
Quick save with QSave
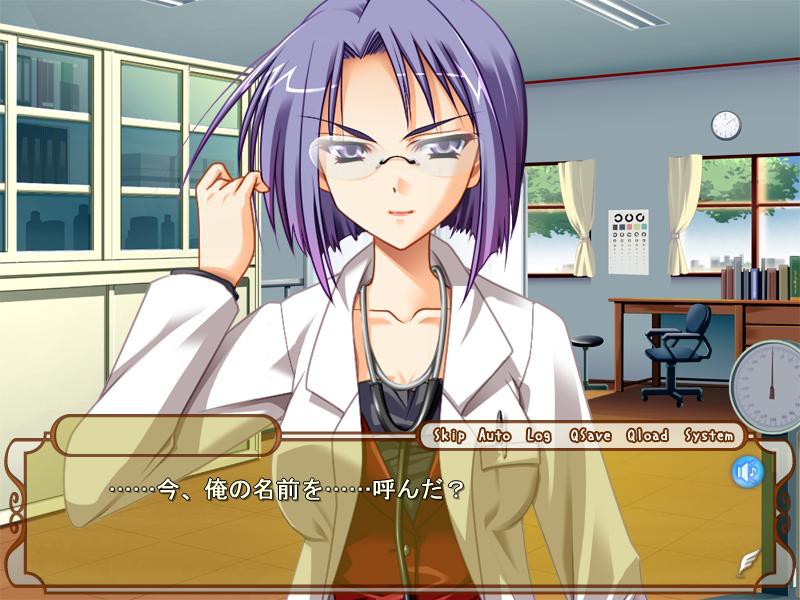589,435
